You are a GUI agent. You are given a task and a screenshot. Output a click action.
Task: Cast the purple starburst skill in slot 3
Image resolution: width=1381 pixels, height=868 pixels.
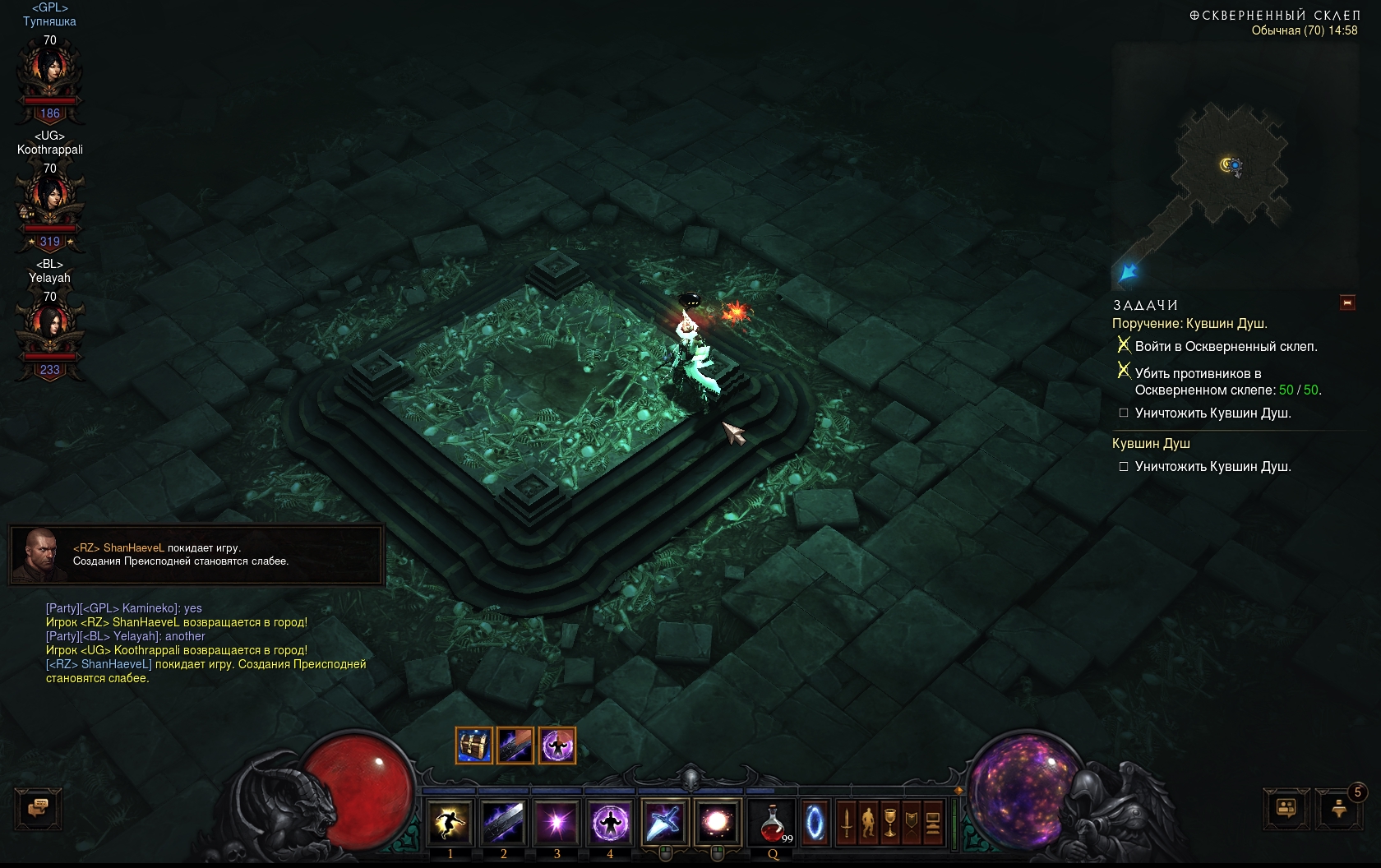coord(557,822)
